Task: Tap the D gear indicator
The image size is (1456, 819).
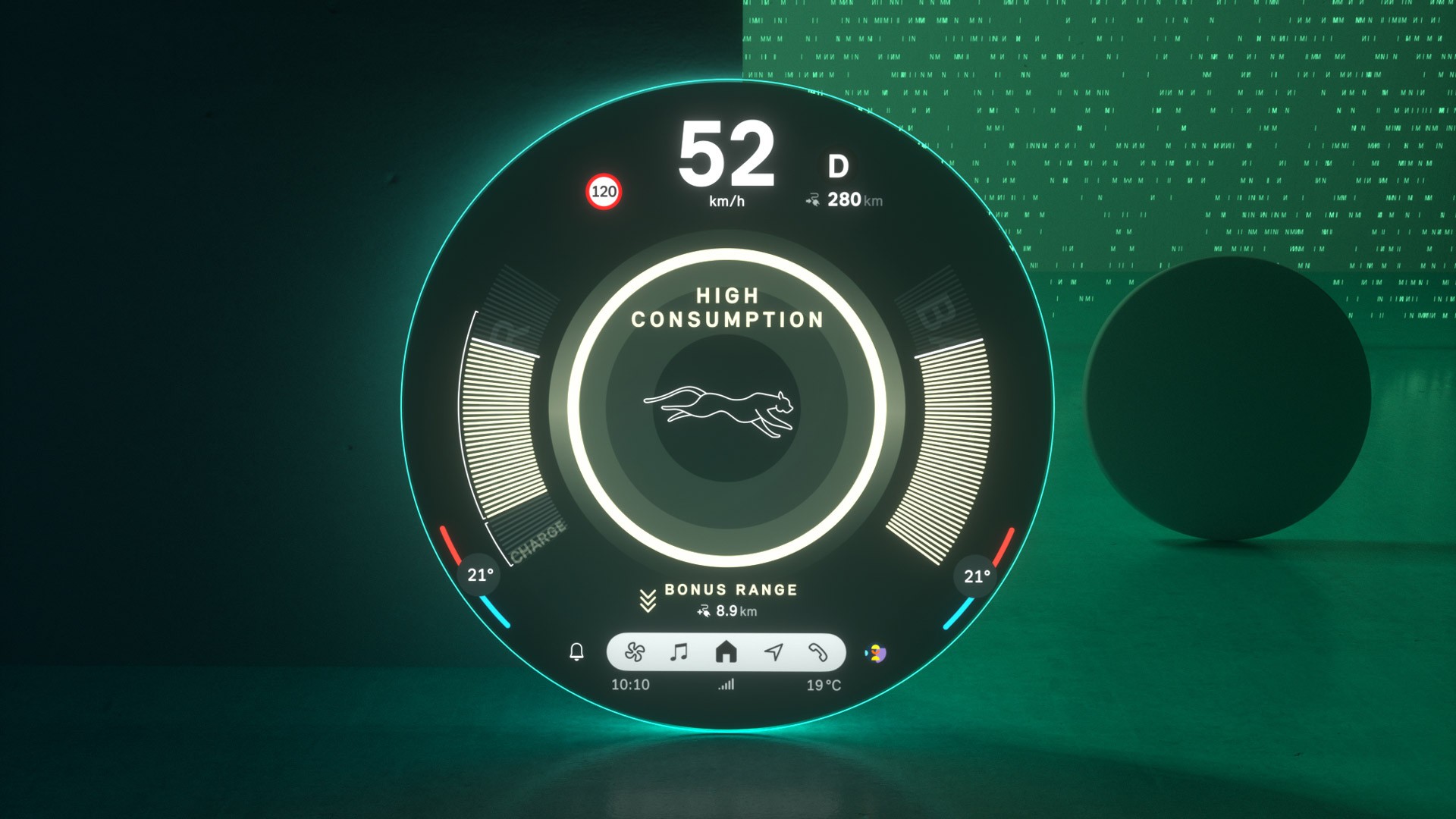Action: click(837, 165)
